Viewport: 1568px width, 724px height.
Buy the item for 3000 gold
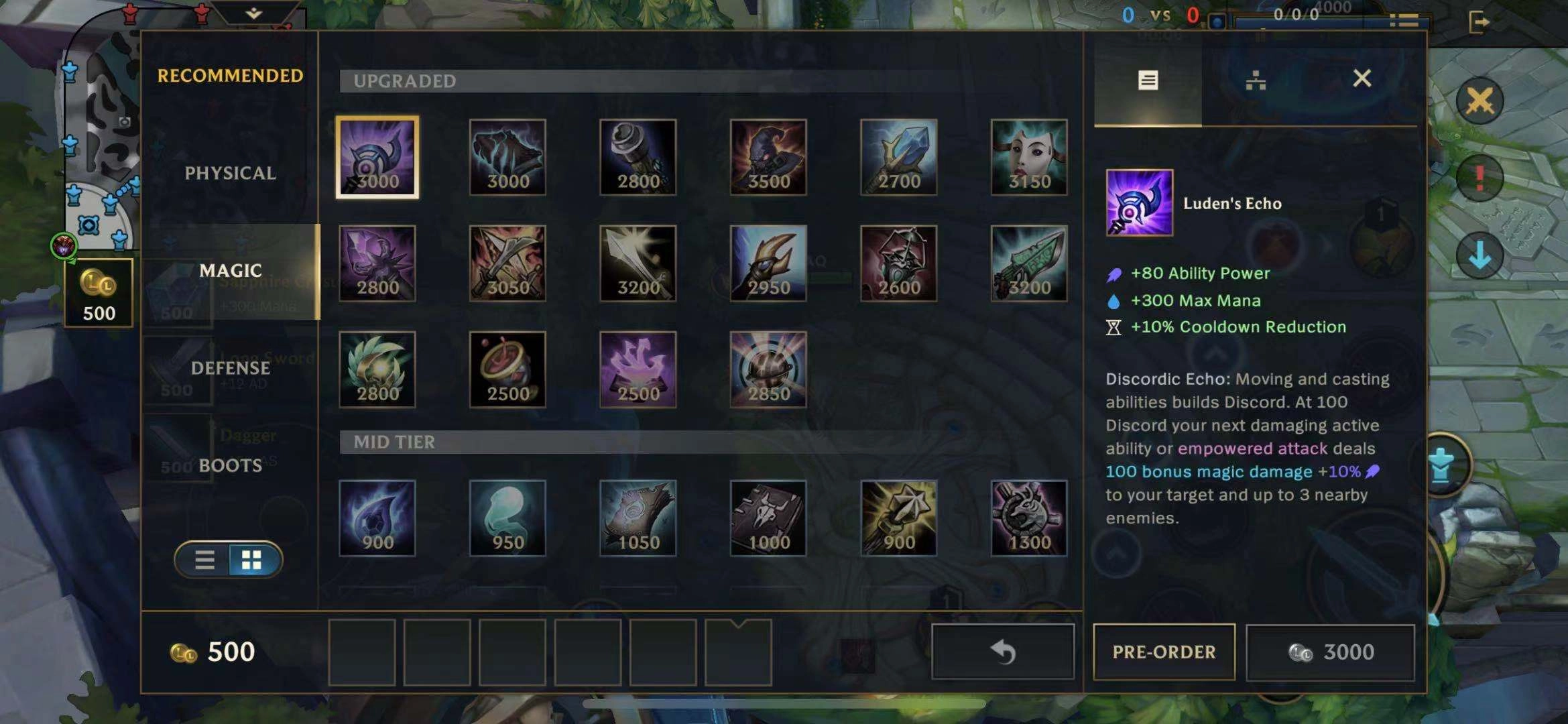[1330, 652]
